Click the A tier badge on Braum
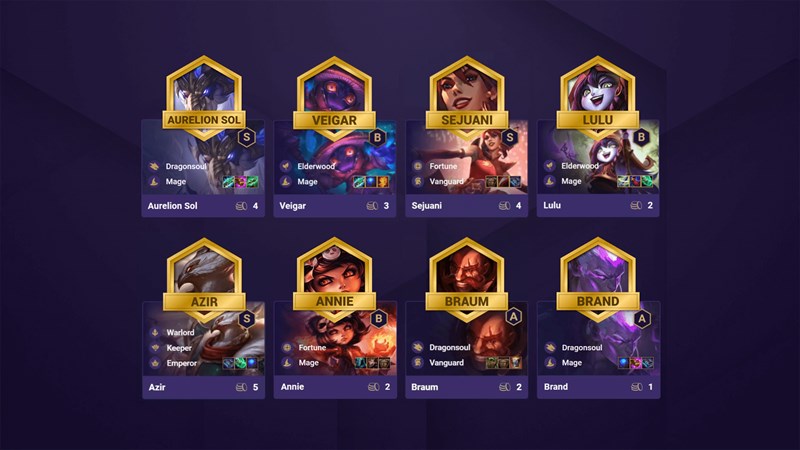800x450 pixels. coord(509,318)
